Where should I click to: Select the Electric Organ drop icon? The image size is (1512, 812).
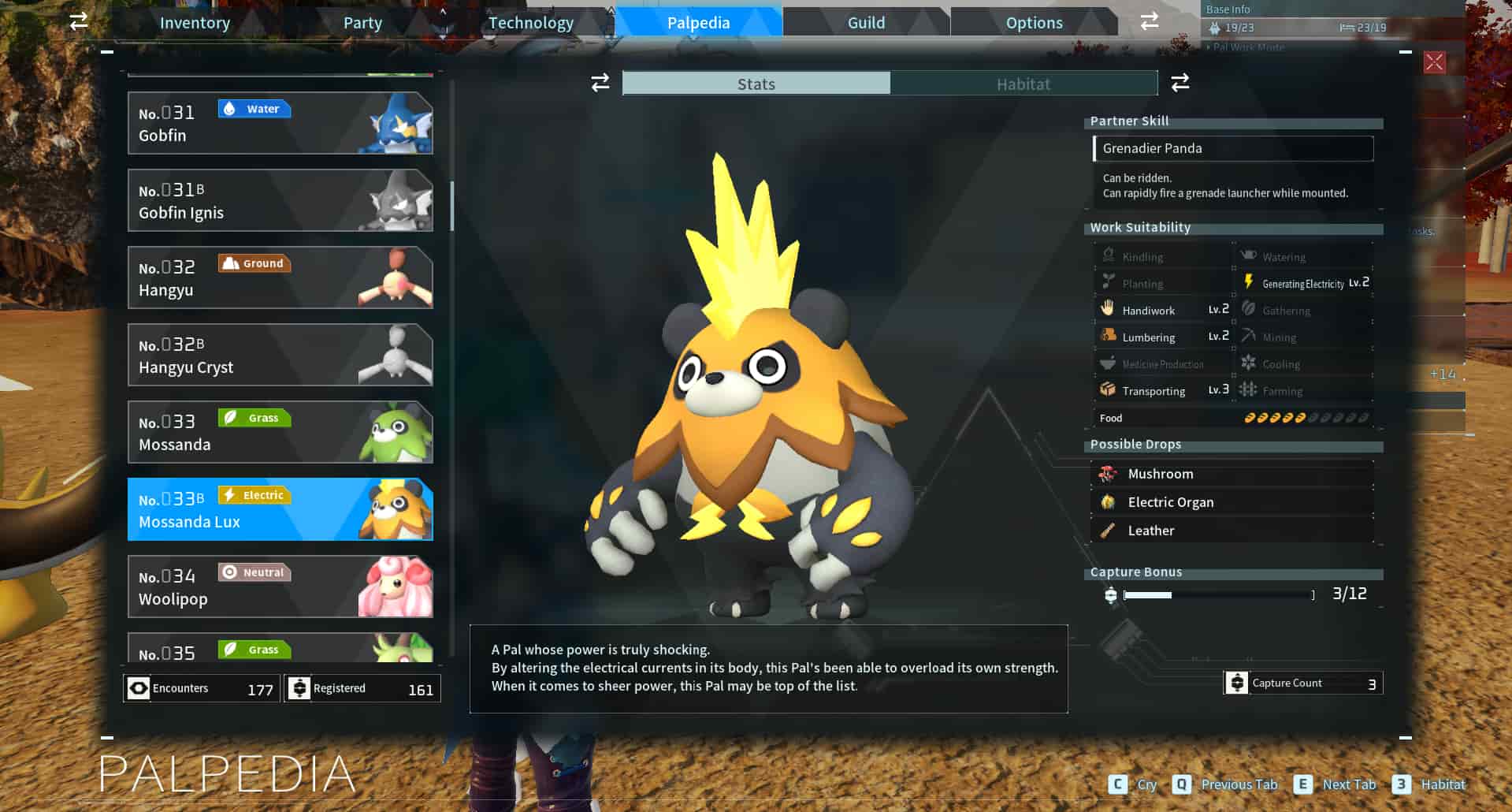click(x=1108, y=501)
